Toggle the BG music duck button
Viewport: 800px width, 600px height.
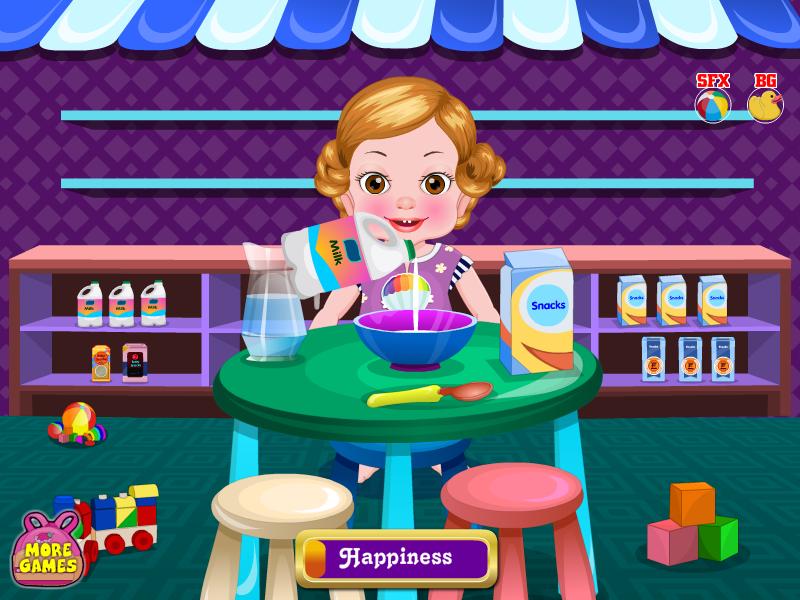point(765,105)
